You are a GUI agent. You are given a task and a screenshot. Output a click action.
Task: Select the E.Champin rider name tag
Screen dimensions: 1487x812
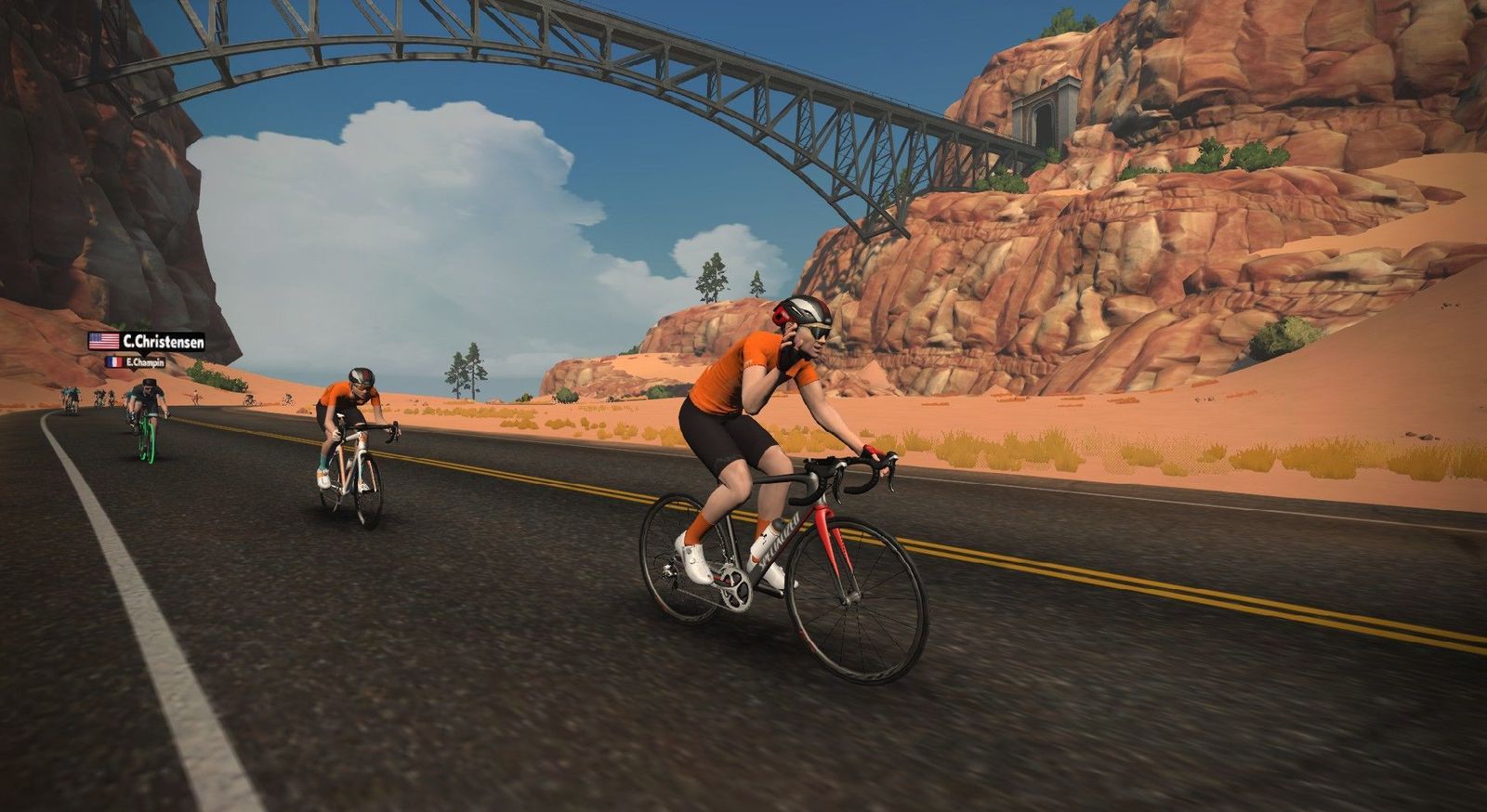(136, 362)
